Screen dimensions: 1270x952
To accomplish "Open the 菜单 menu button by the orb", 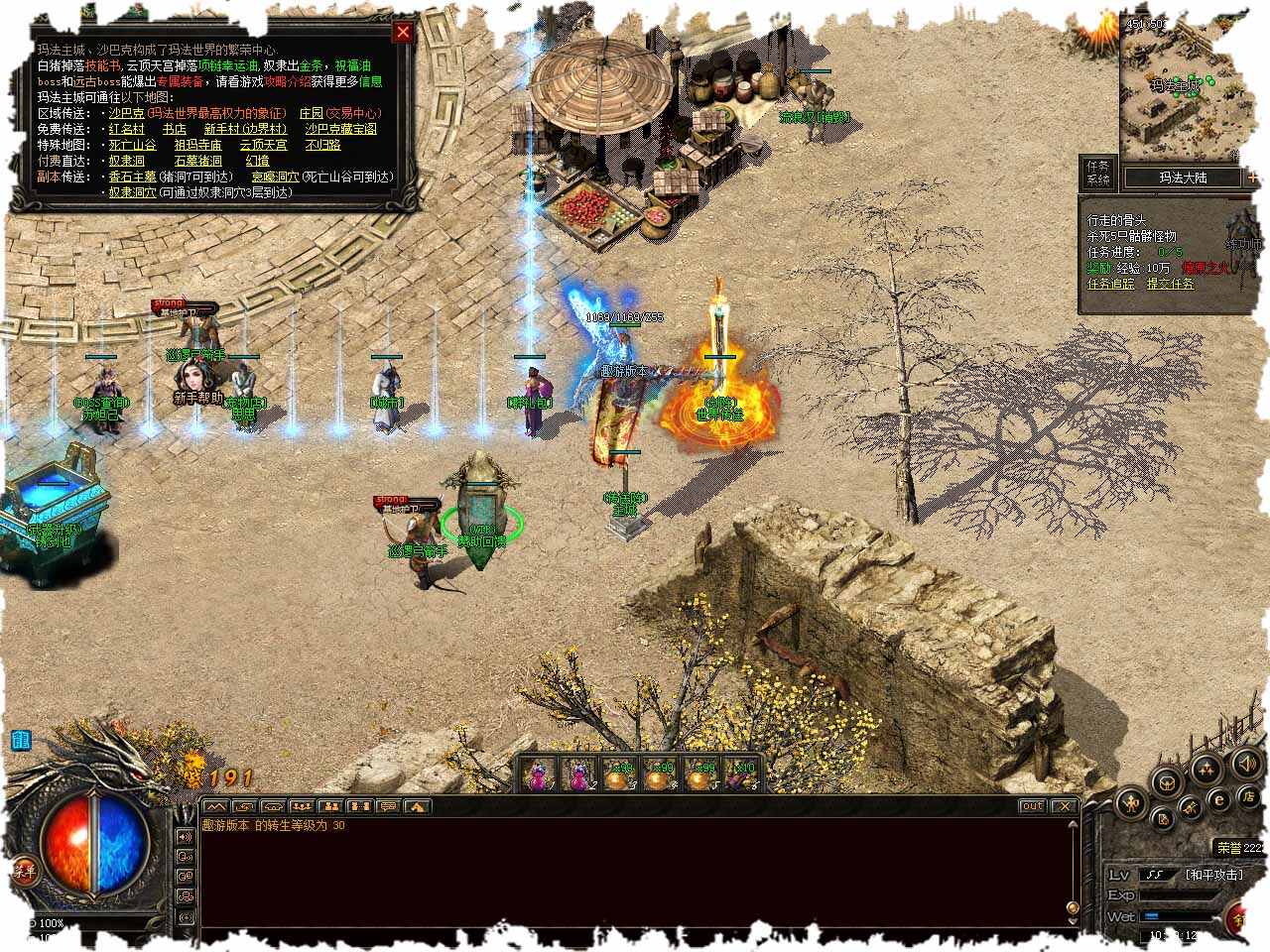I will pos(24,872).
